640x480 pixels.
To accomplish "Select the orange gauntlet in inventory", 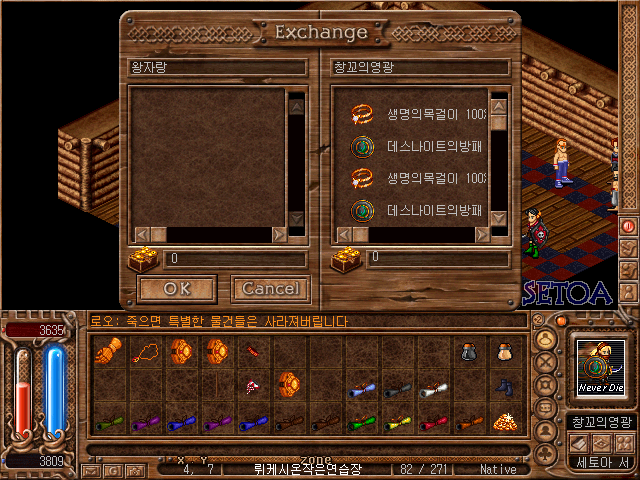I will point(108,352).
